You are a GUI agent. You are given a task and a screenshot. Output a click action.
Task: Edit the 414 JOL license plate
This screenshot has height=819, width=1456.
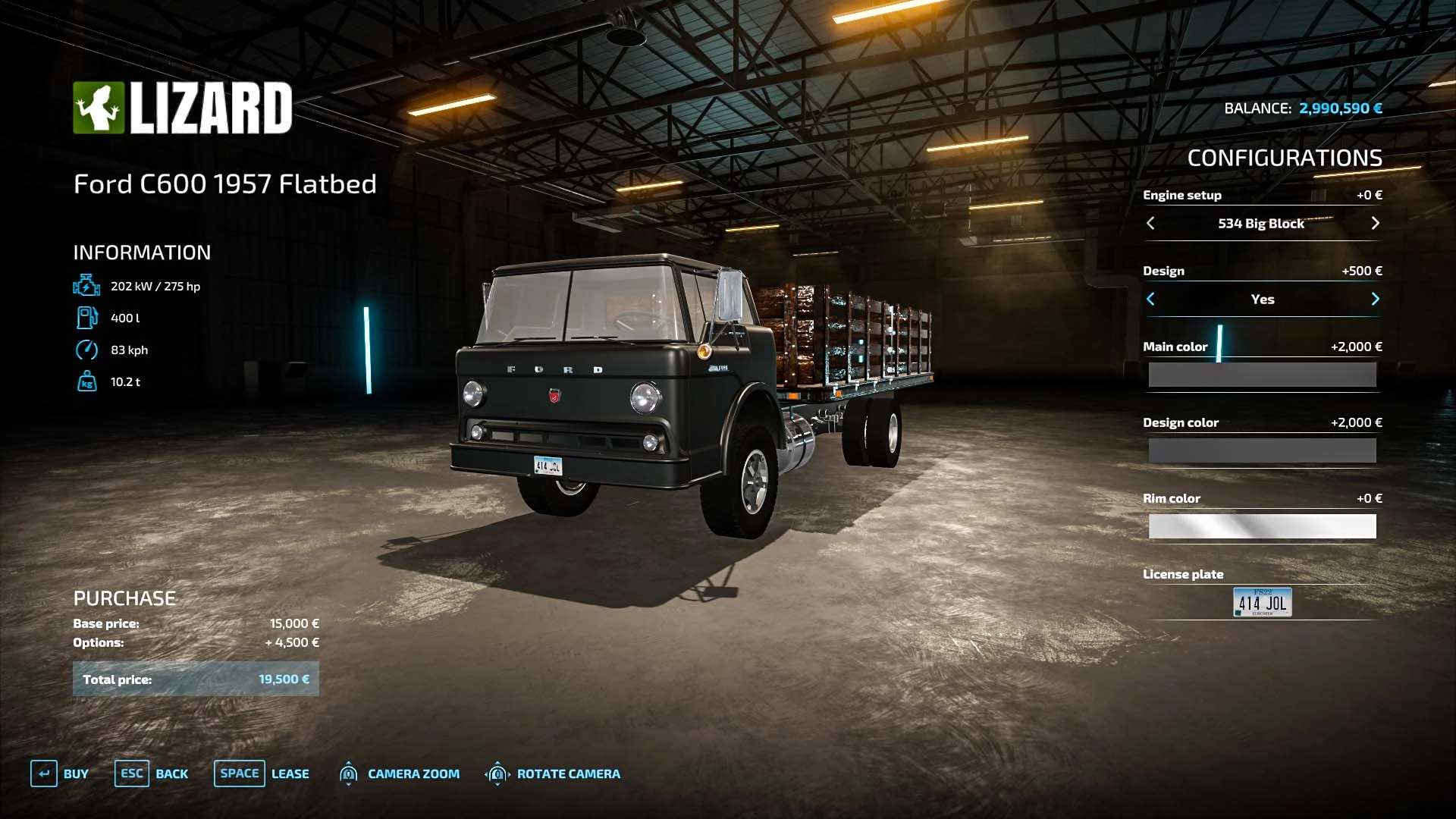pyautogui.click(x=1262, y=602)
